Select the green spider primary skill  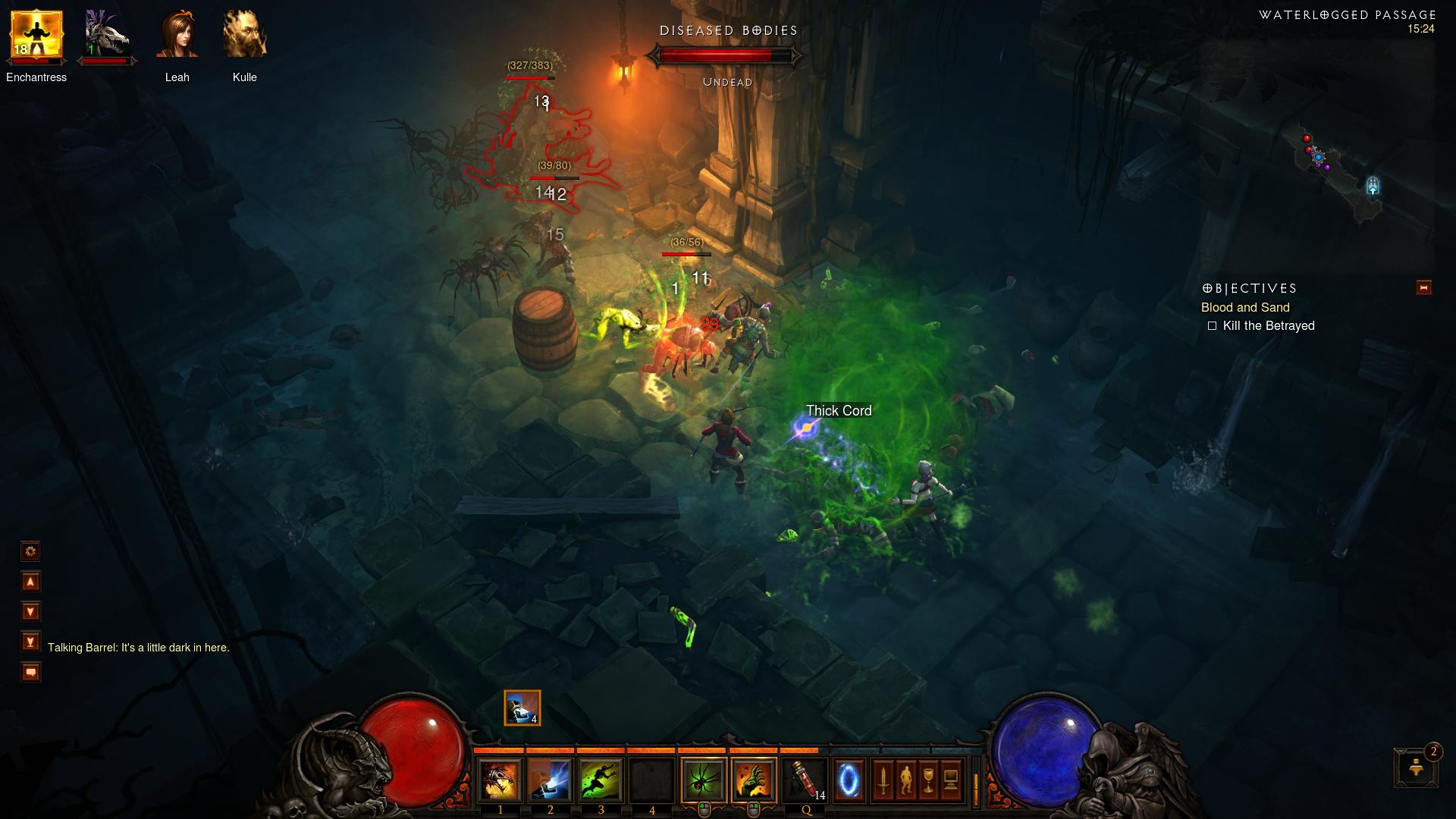click(x=704, y=780)
